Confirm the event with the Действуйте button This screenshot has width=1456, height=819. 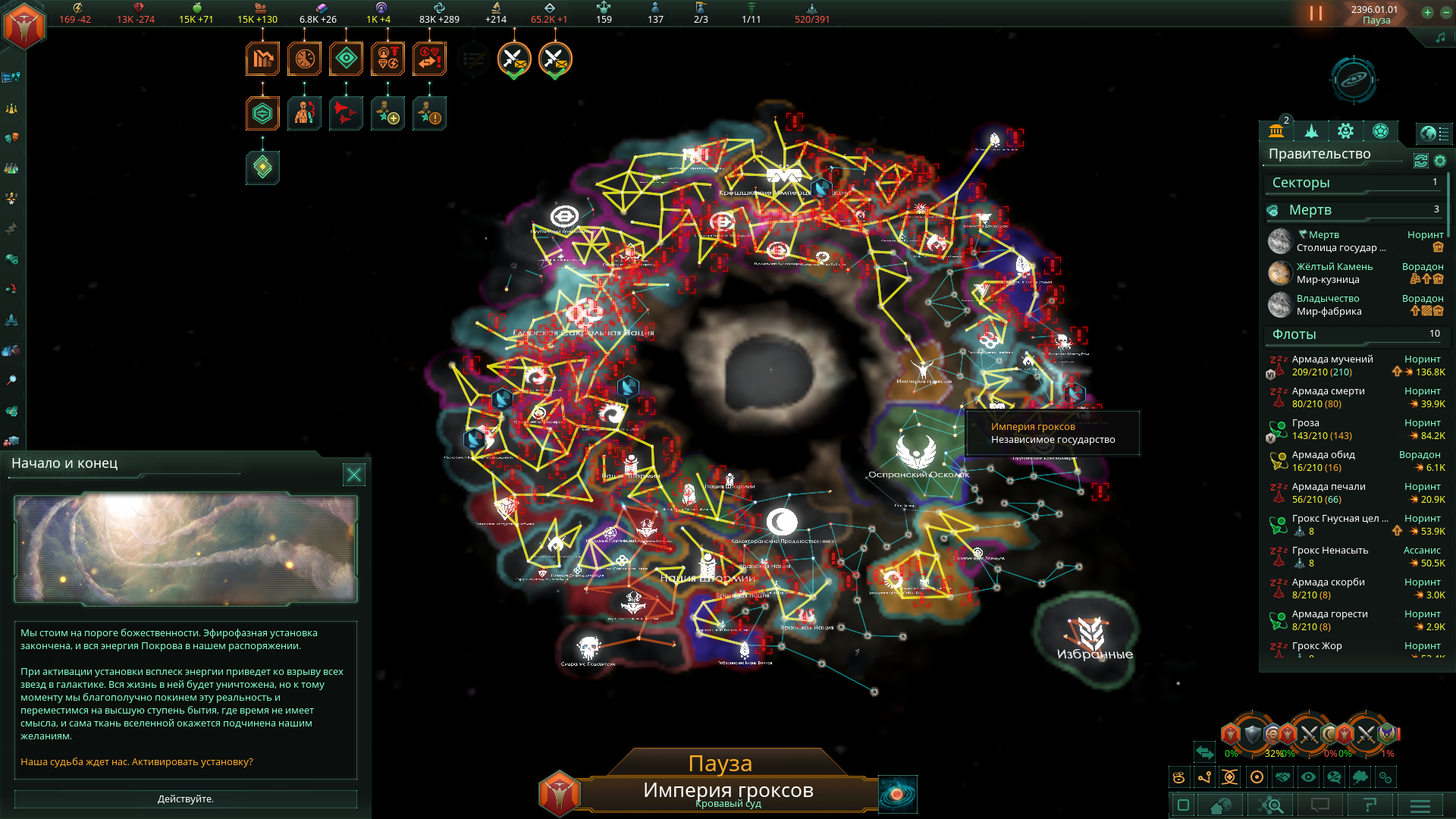pos(185,799)
